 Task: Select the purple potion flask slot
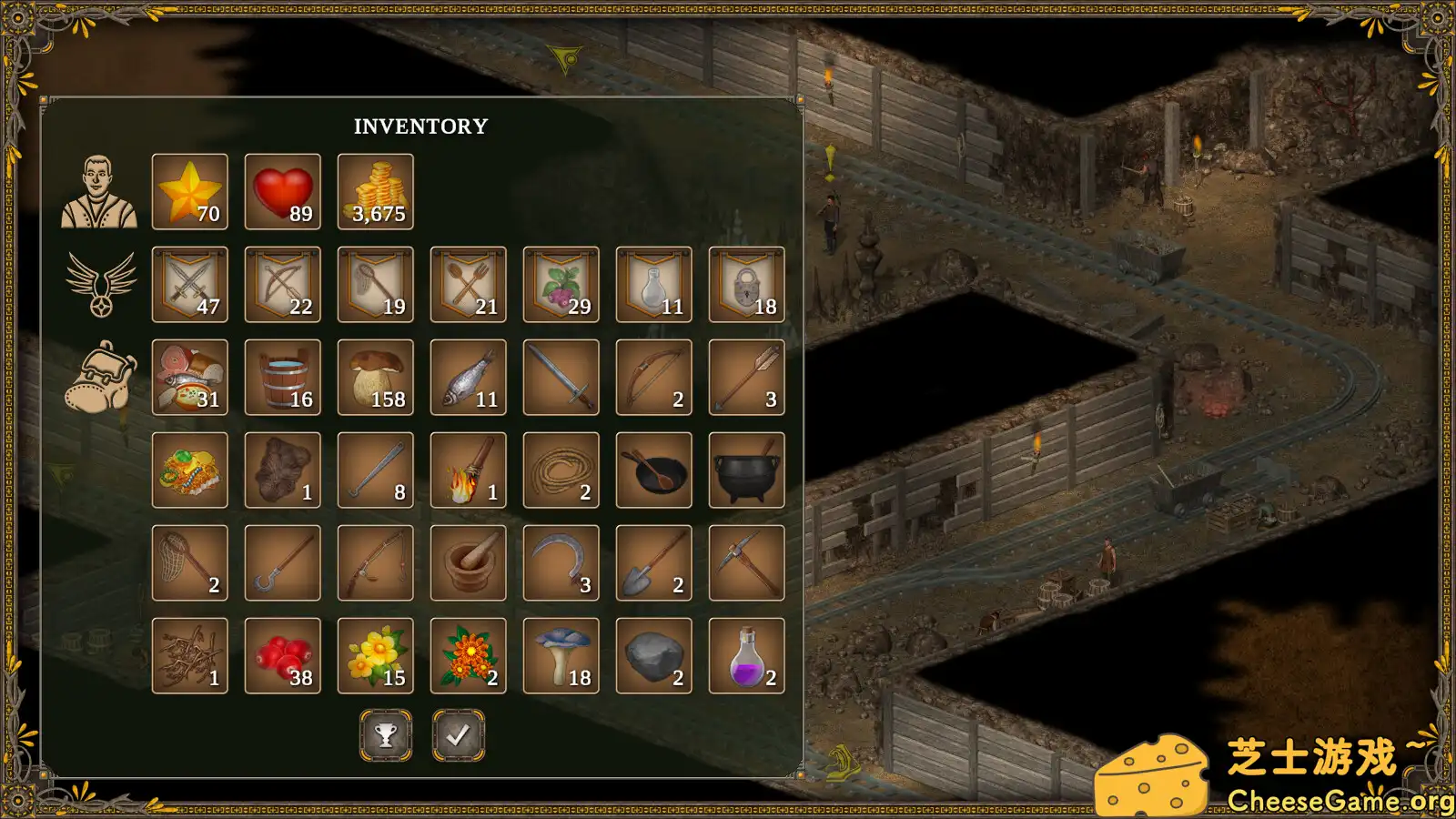pos(746,655)
